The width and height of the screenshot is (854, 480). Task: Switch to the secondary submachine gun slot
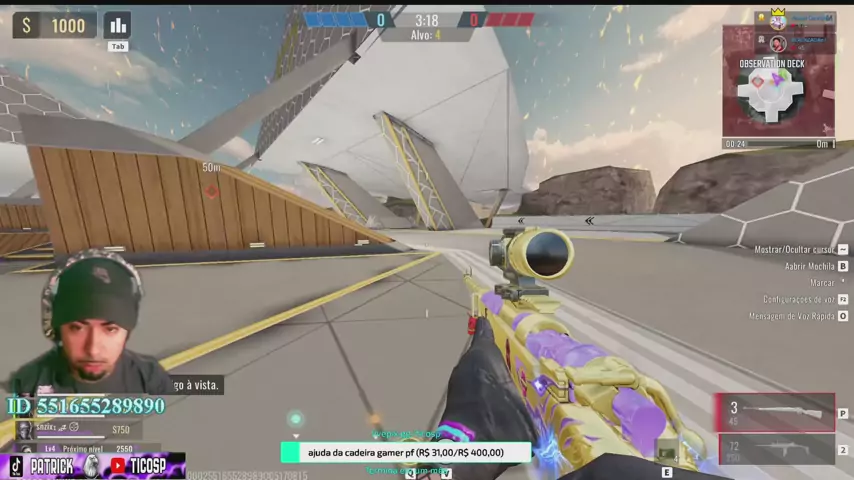pos(777,449)
